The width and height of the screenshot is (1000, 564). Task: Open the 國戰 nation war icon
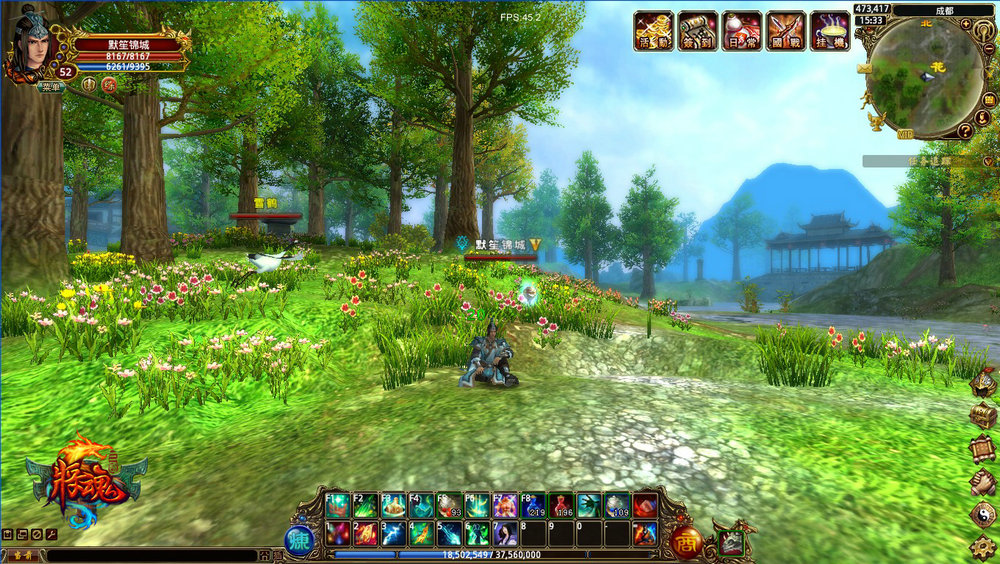(x=785, y=30)
